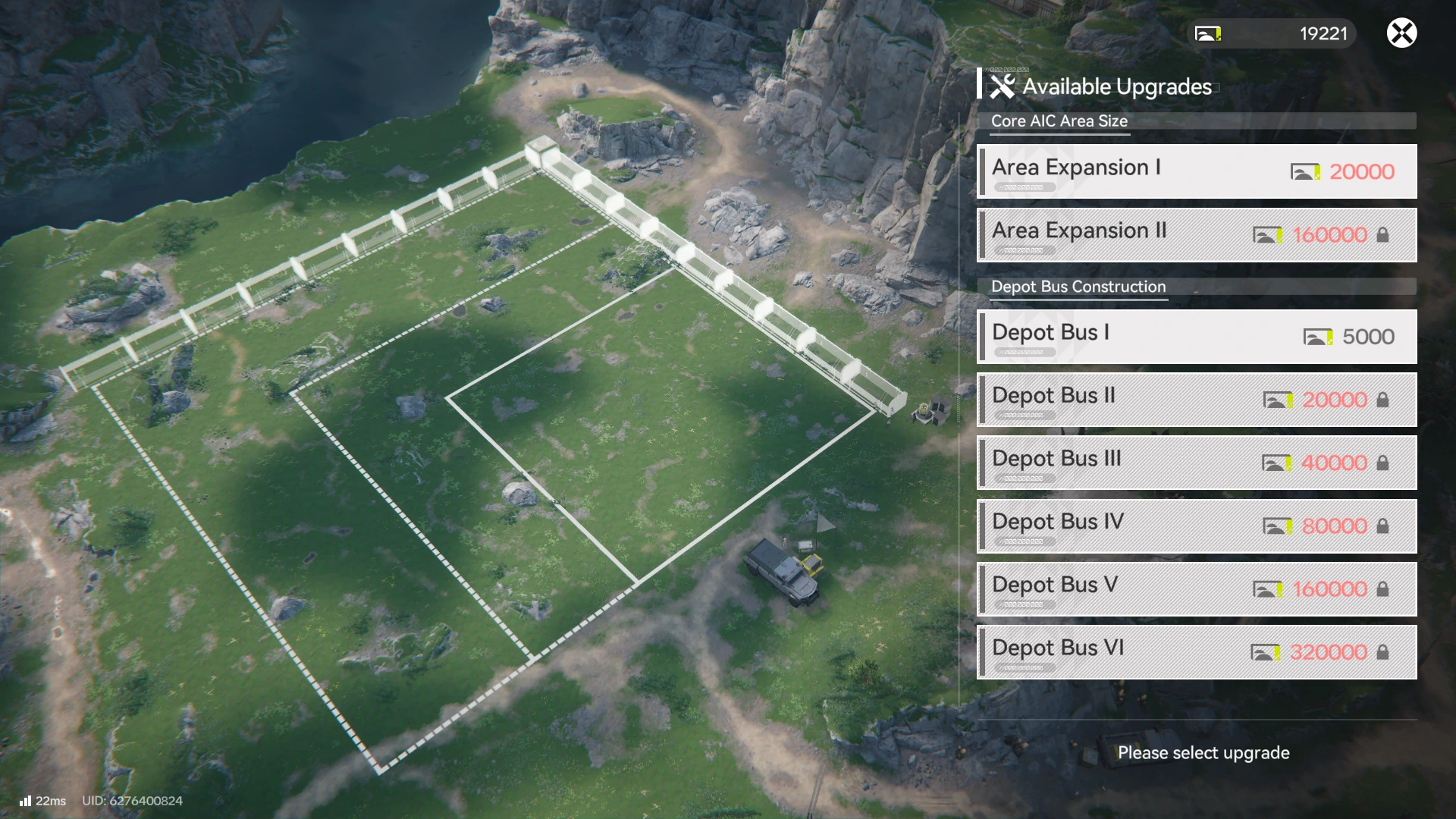This screenshot has height=819, width=1456.
Task: Click the Depot Bus III upgrade
Action: point(1197,463)
